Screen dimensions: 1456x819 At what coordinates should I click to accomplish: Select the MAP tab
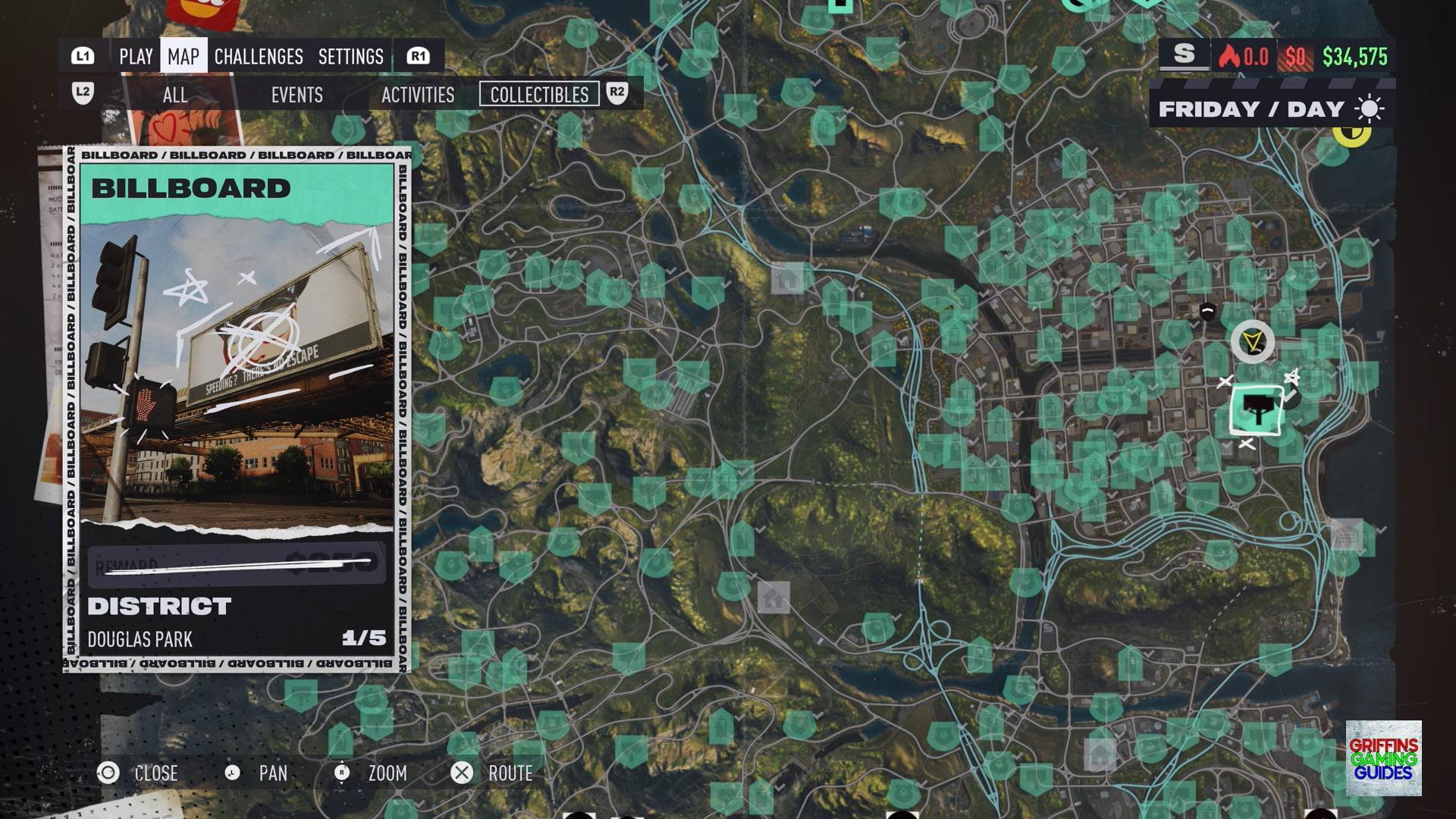[x=184, y=57]
